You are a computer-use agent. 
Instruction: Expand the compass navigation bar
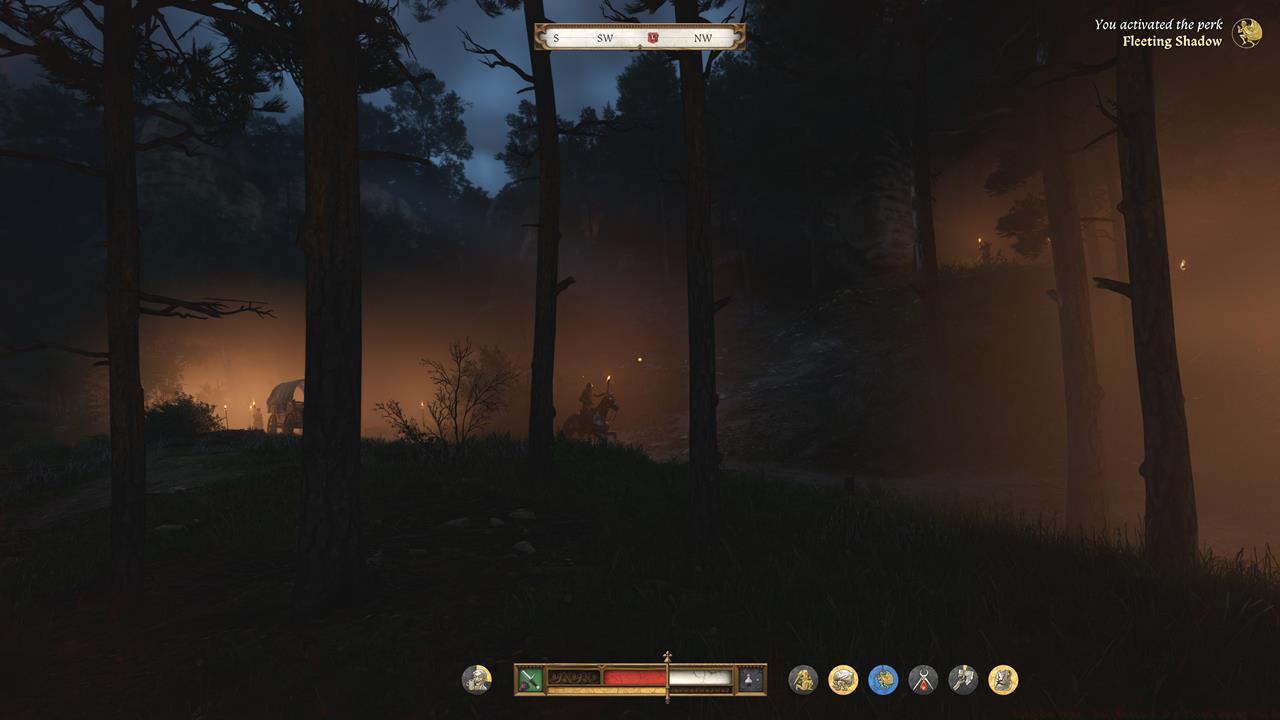point(640,36)
